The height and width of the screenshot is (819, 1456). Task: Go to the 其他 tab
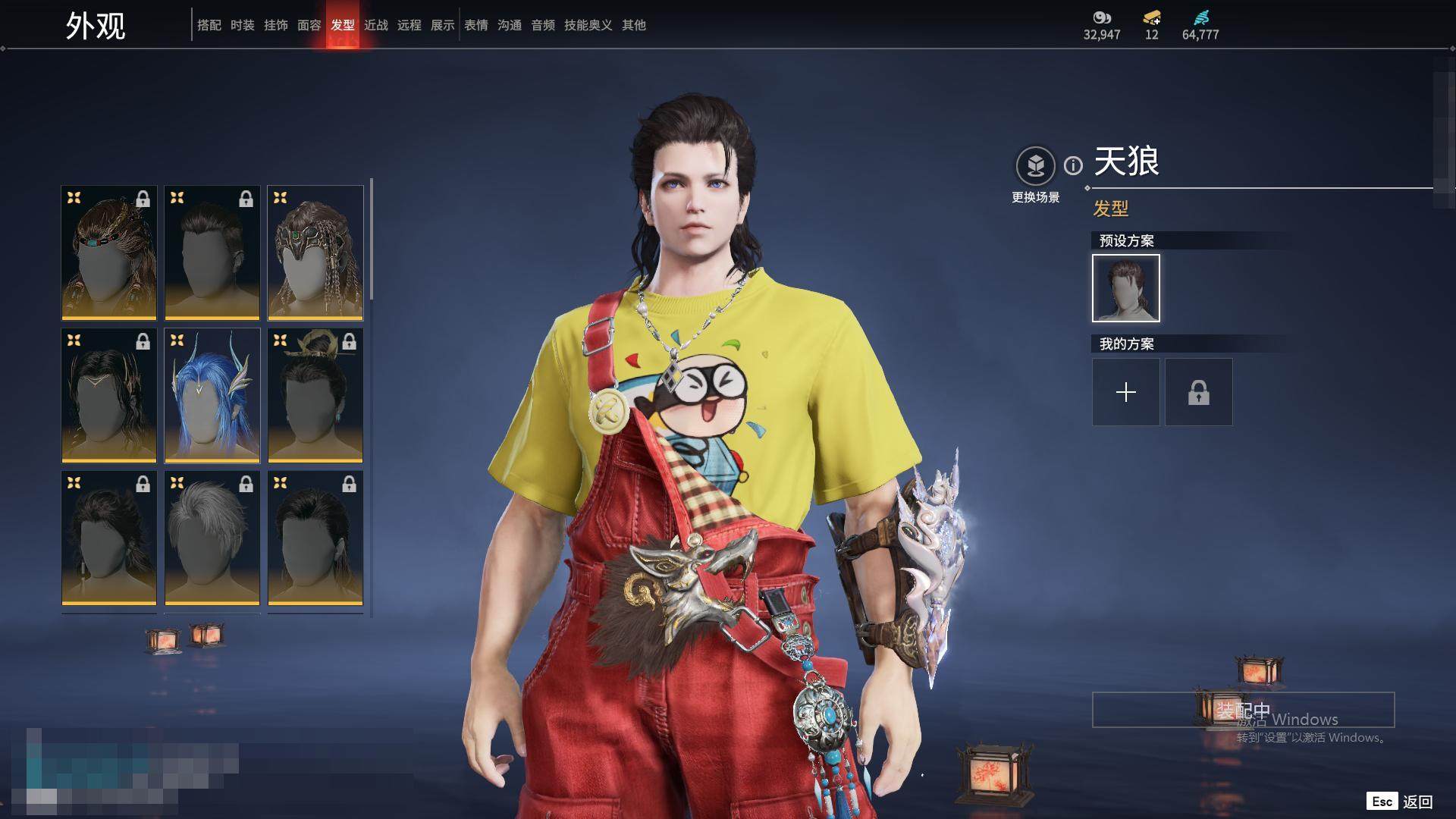point(633,25)
